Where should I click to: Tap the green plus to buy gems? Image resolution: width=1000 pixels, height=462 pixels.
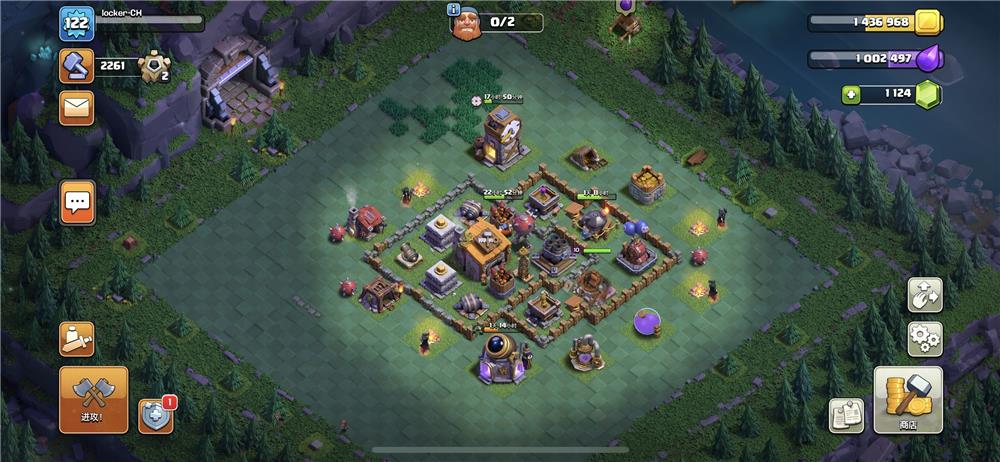tap(851, 95)
